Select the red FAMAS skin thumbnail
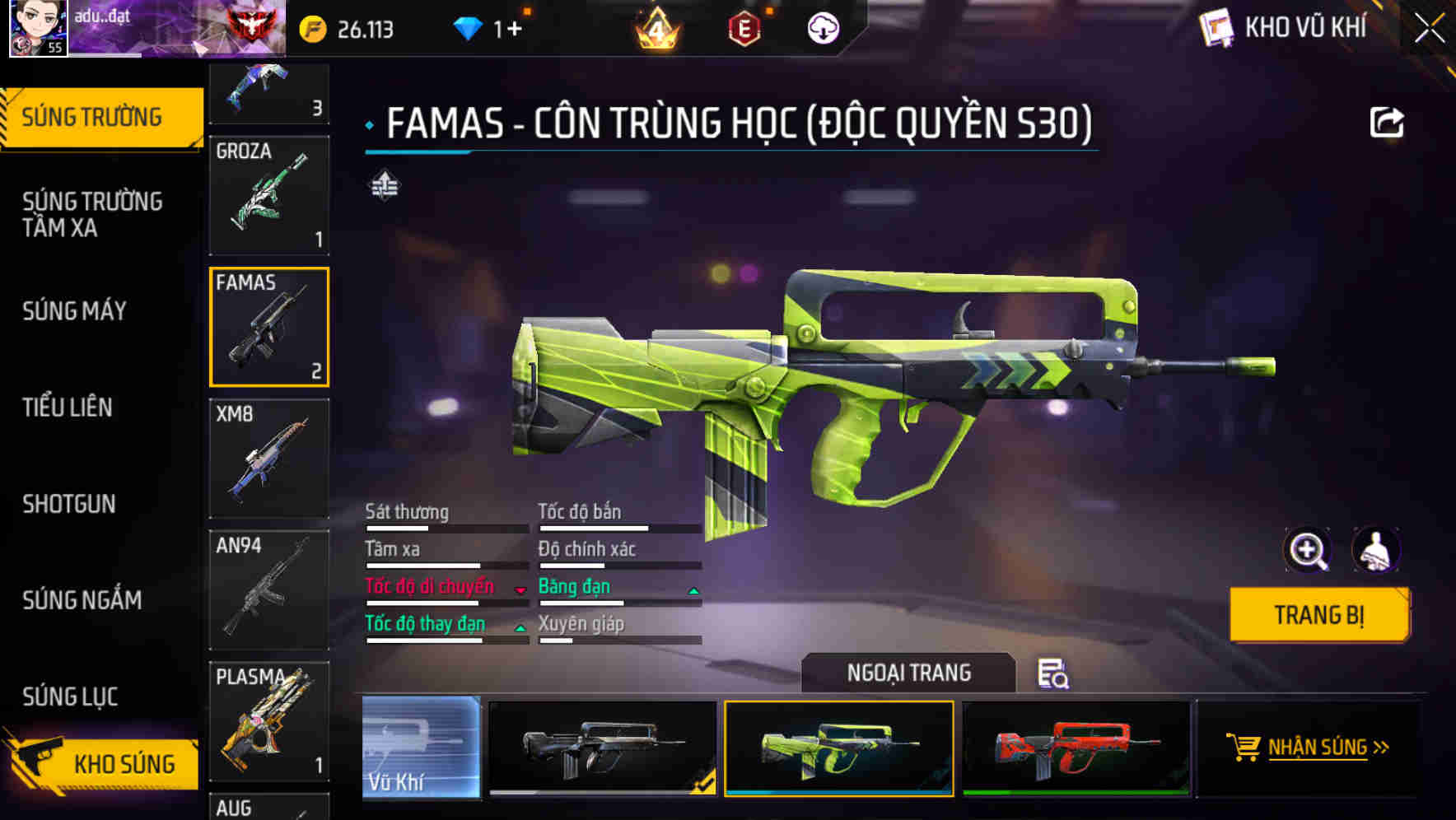The width and height of the screenshot is (1456, 820). 1076,748
